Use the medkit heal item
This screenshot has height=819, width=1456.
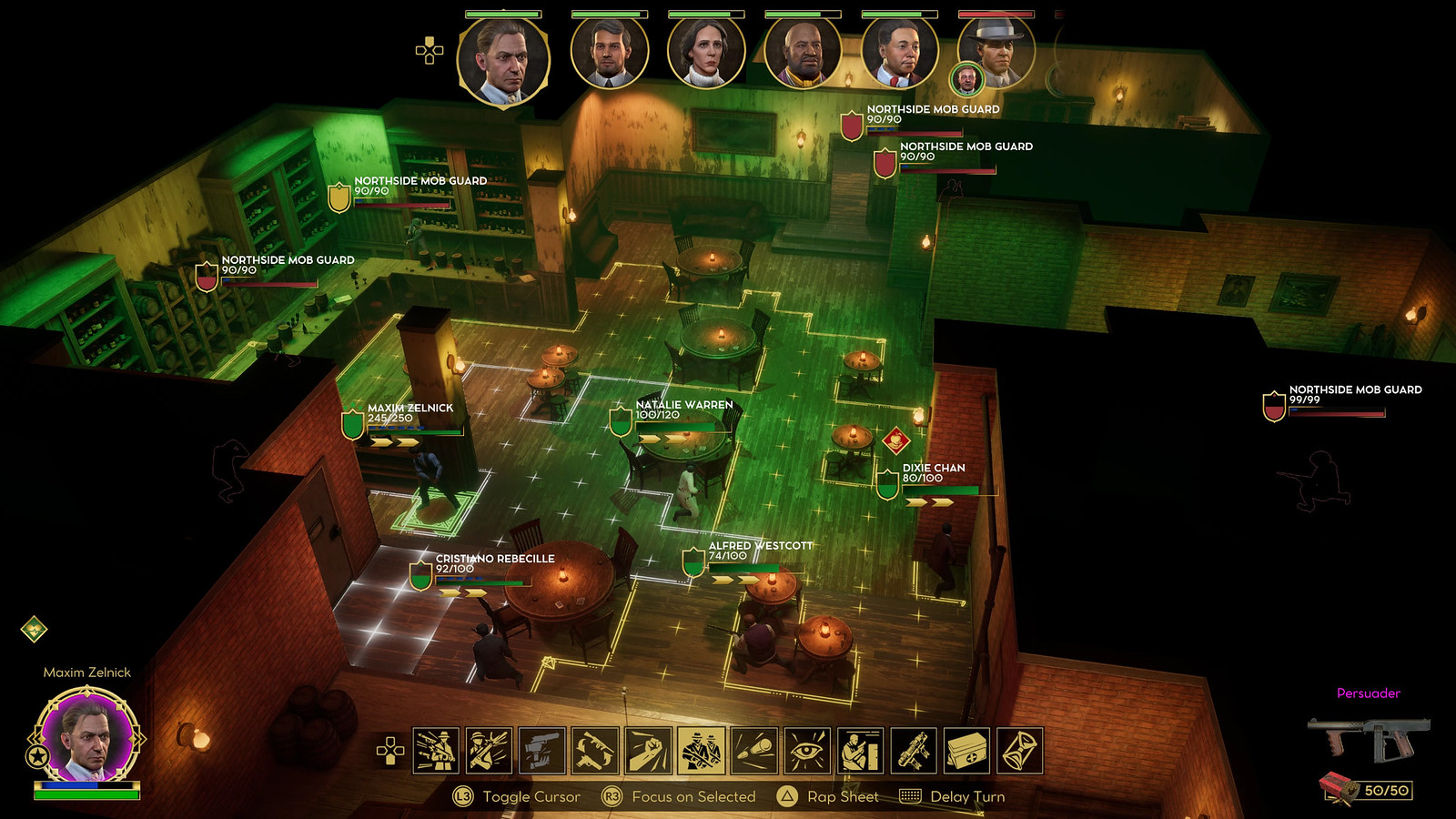tap(966, 751)
